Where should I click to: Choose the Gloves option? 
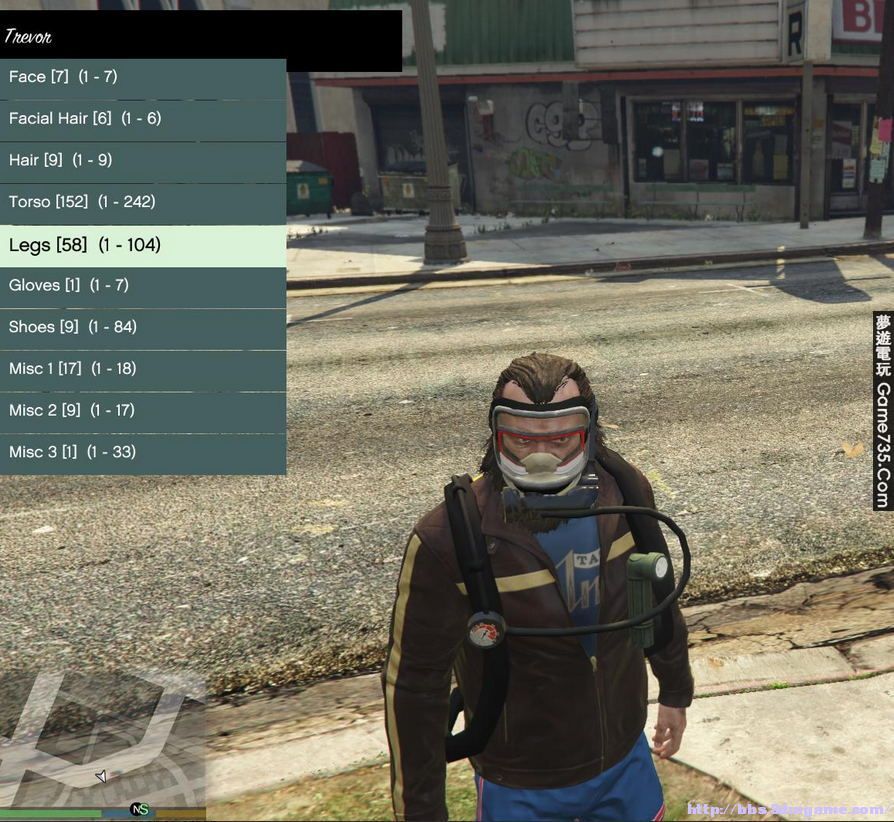[143, 286]
